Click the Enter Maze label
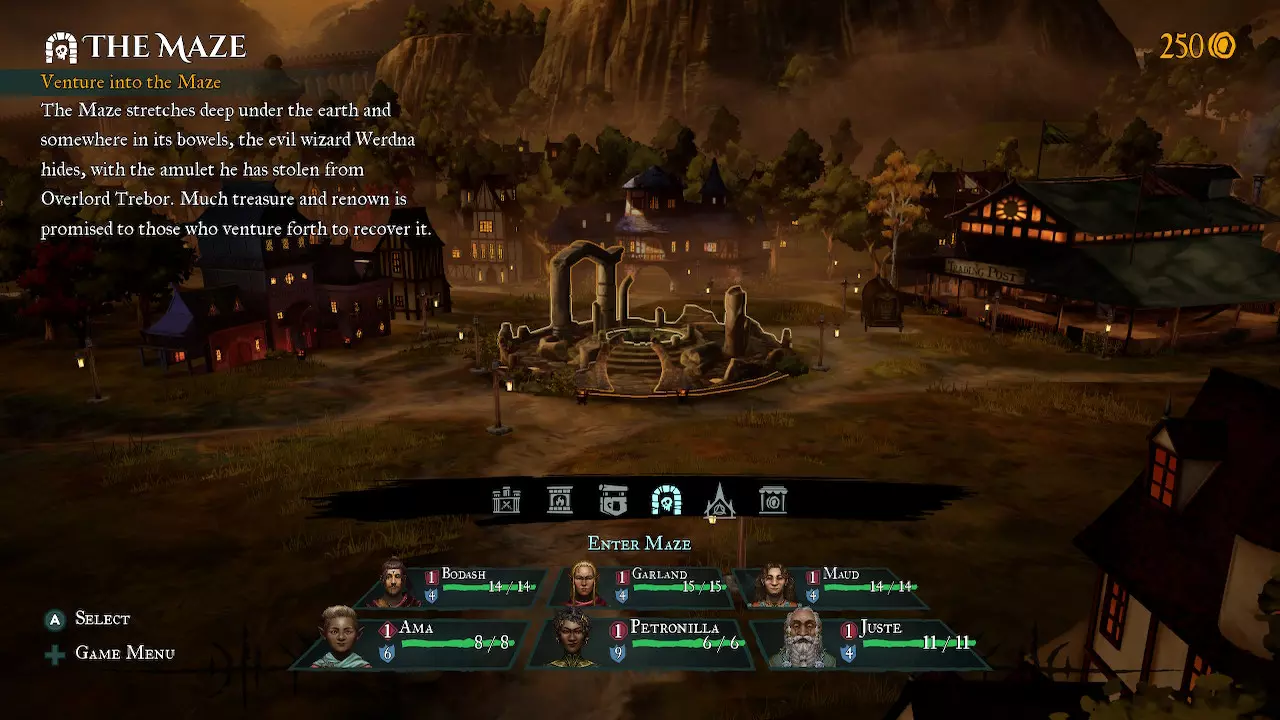The height and width of the screenshot is (720, 1280). [x=639, y=544]
